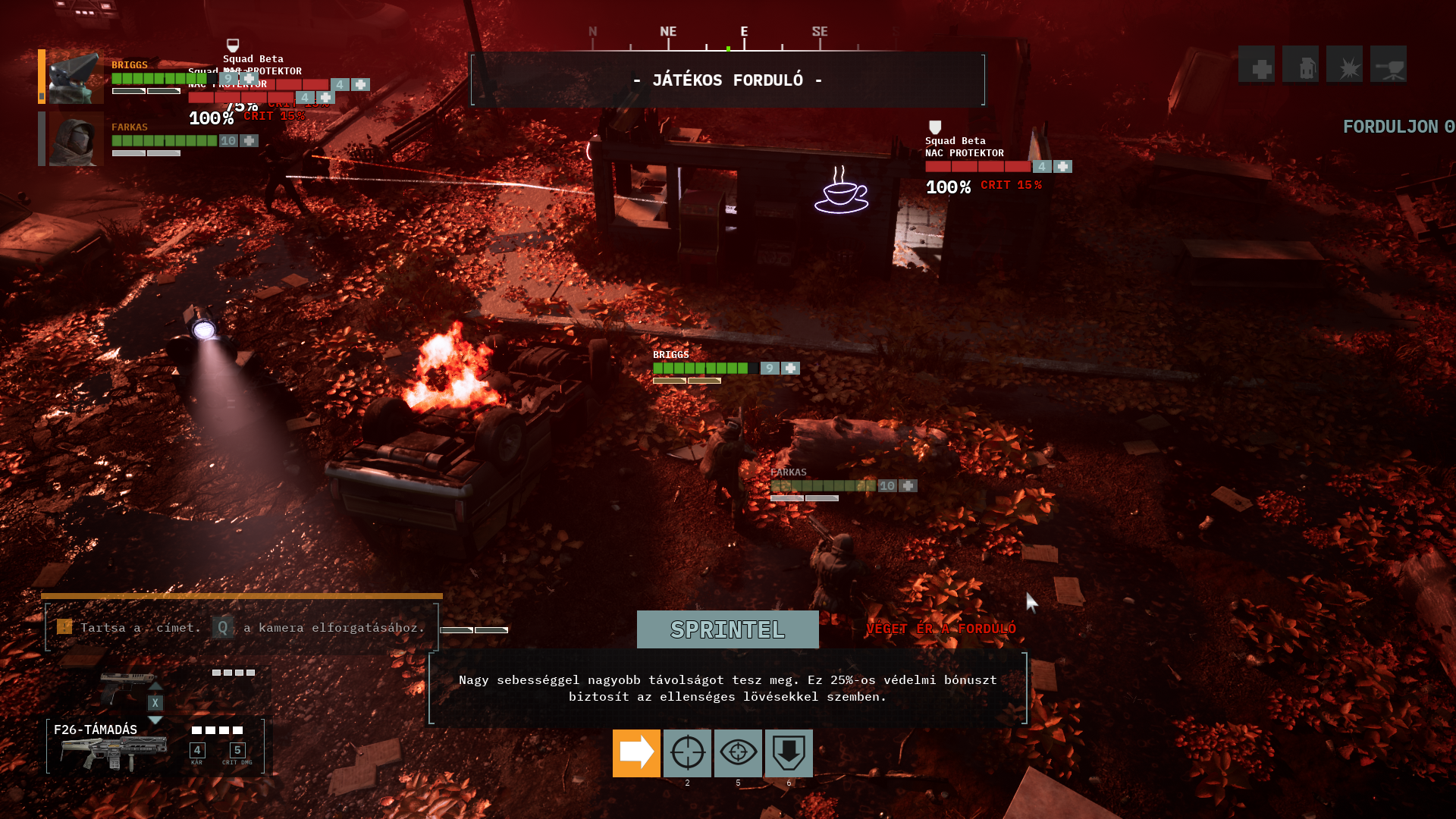Activate the eye overwatch ability
The image size is (1456, 819).
(x=738, y=753)
